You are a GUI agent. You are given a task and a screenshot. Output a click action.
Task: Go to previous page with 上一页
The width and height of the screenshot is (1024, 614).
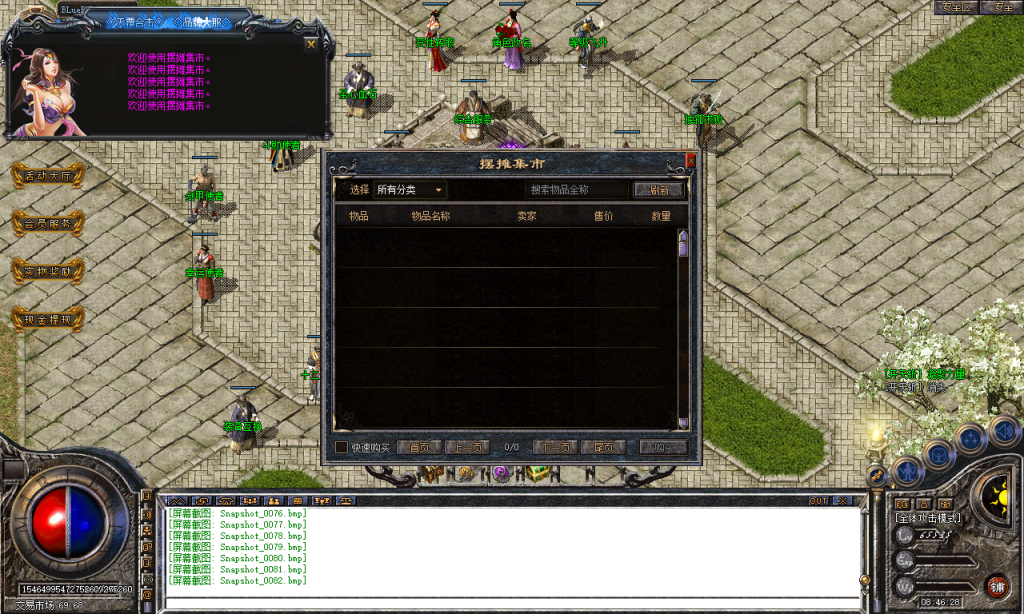click(x=467, y=447)
